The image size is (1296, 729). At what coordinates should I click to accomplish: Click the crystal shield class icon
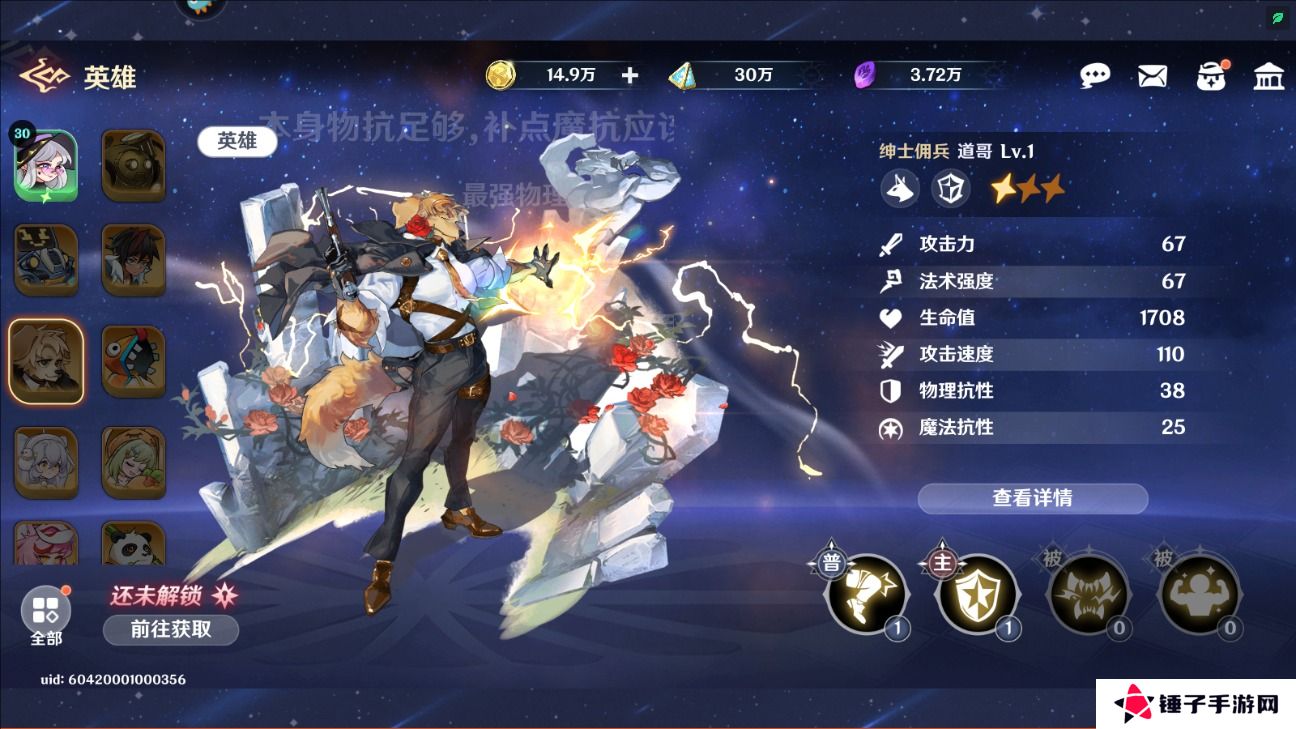click(x=950, y=188)
